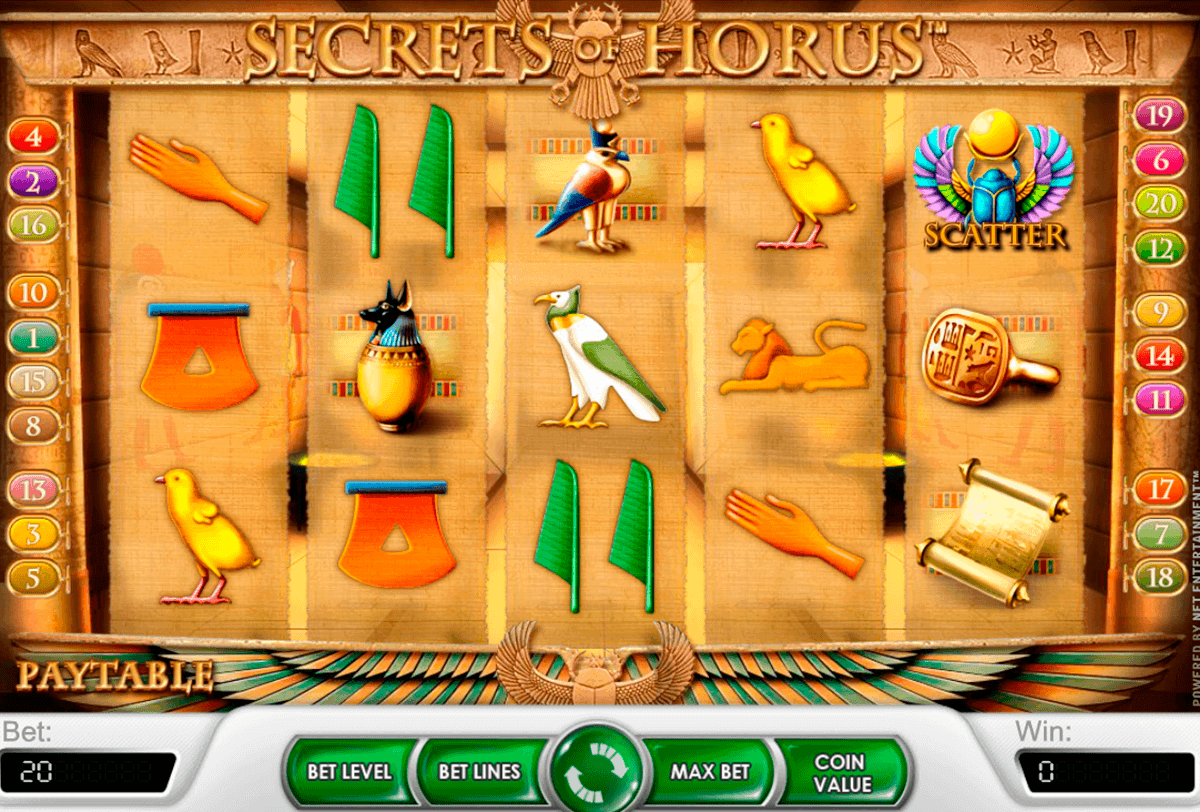This screenshot has height=812, width=1200.
Task: Choose payline number 15
Action: point(34,381)
